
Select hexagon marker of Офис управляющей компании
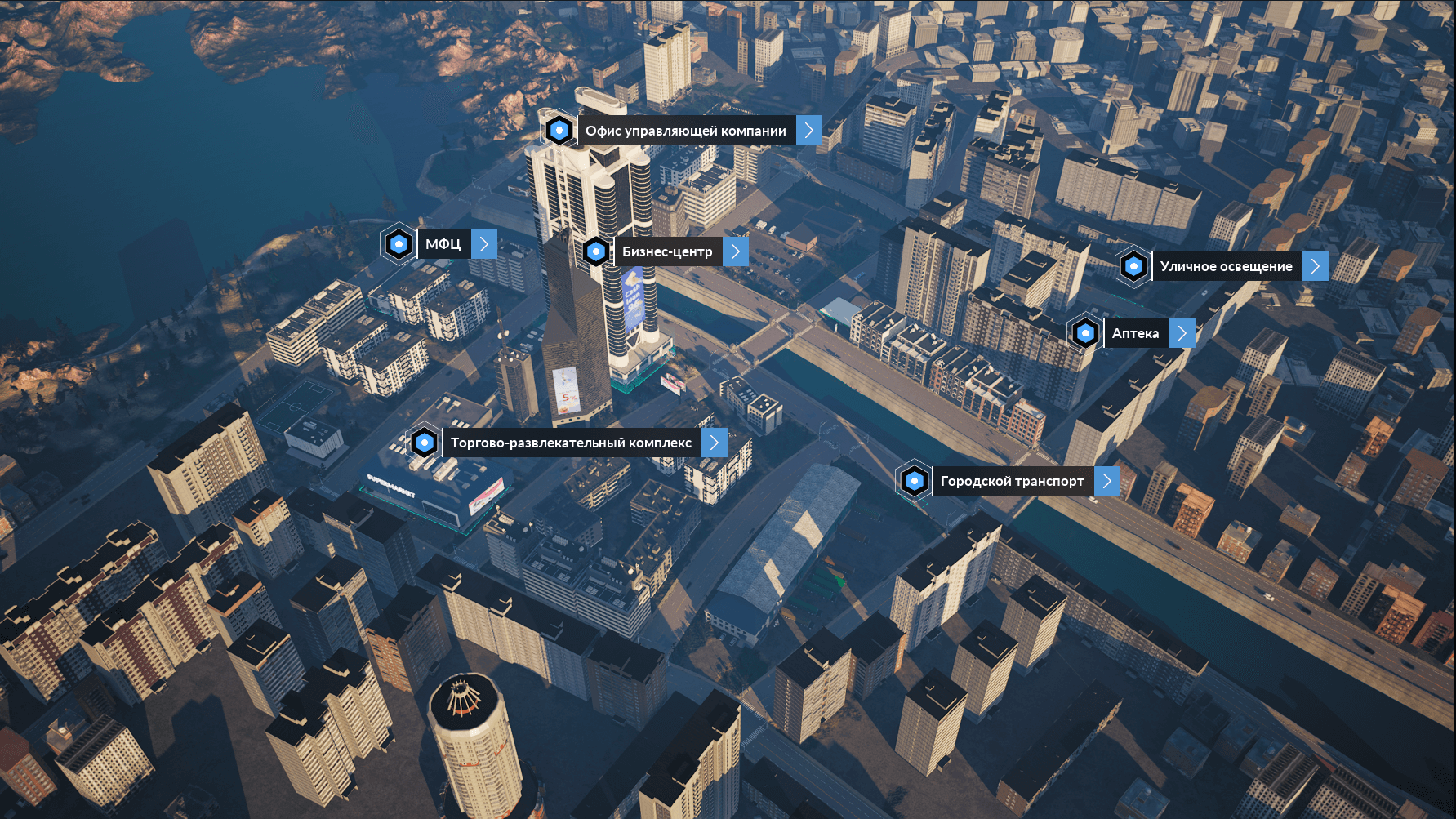pos(559,130)
